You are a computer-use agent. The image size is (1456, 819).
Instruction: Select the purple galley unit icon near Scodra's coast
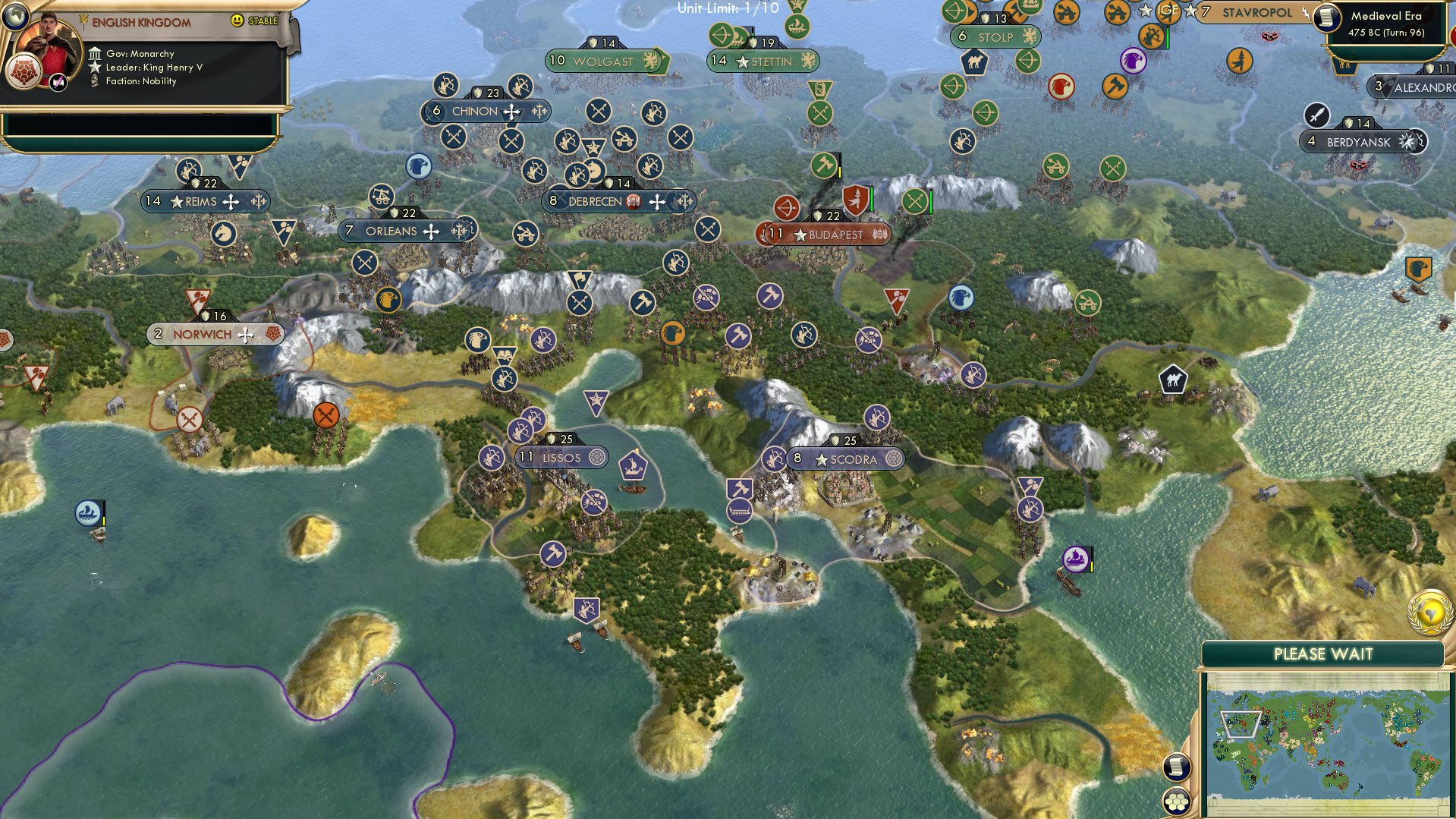click(x=1075, y=558)
